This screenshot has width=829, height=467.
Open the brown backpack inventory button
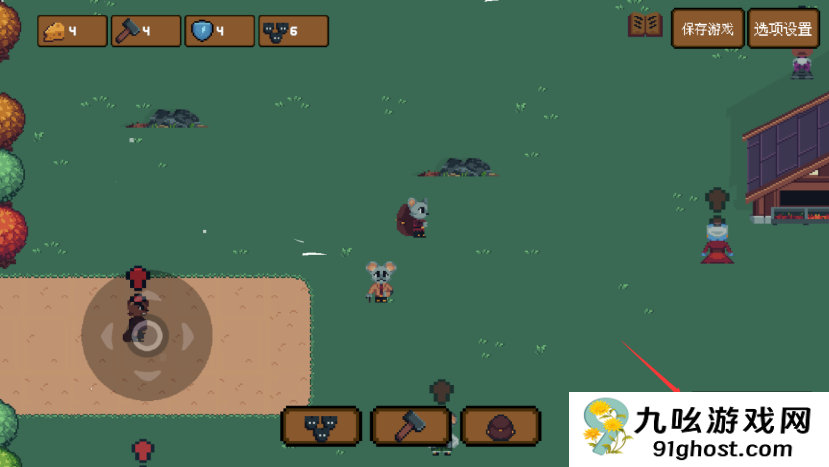point(500,427)
